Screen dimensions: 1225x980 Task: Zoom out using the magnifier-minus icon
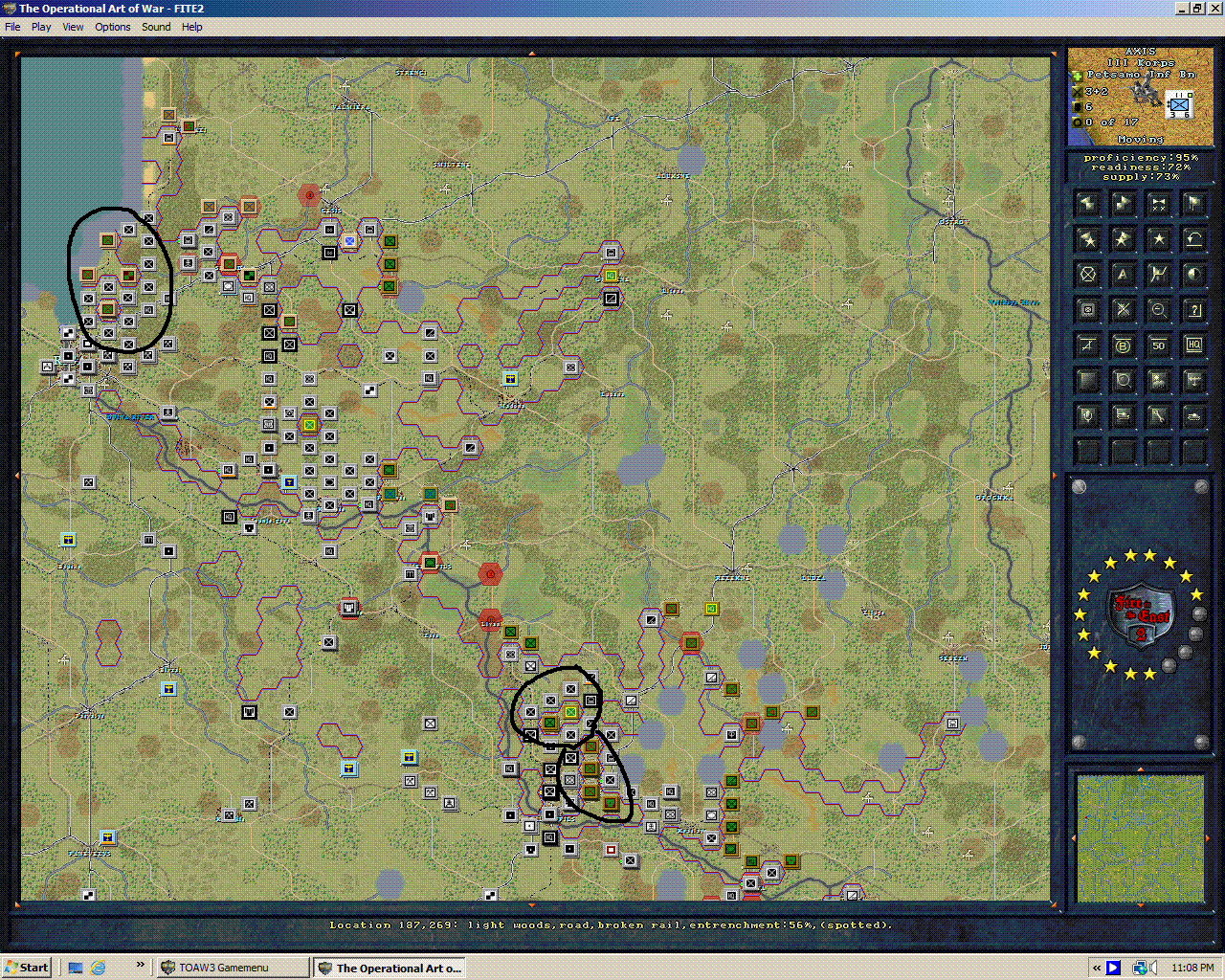pyautogui.click(x=1158, y=309)
